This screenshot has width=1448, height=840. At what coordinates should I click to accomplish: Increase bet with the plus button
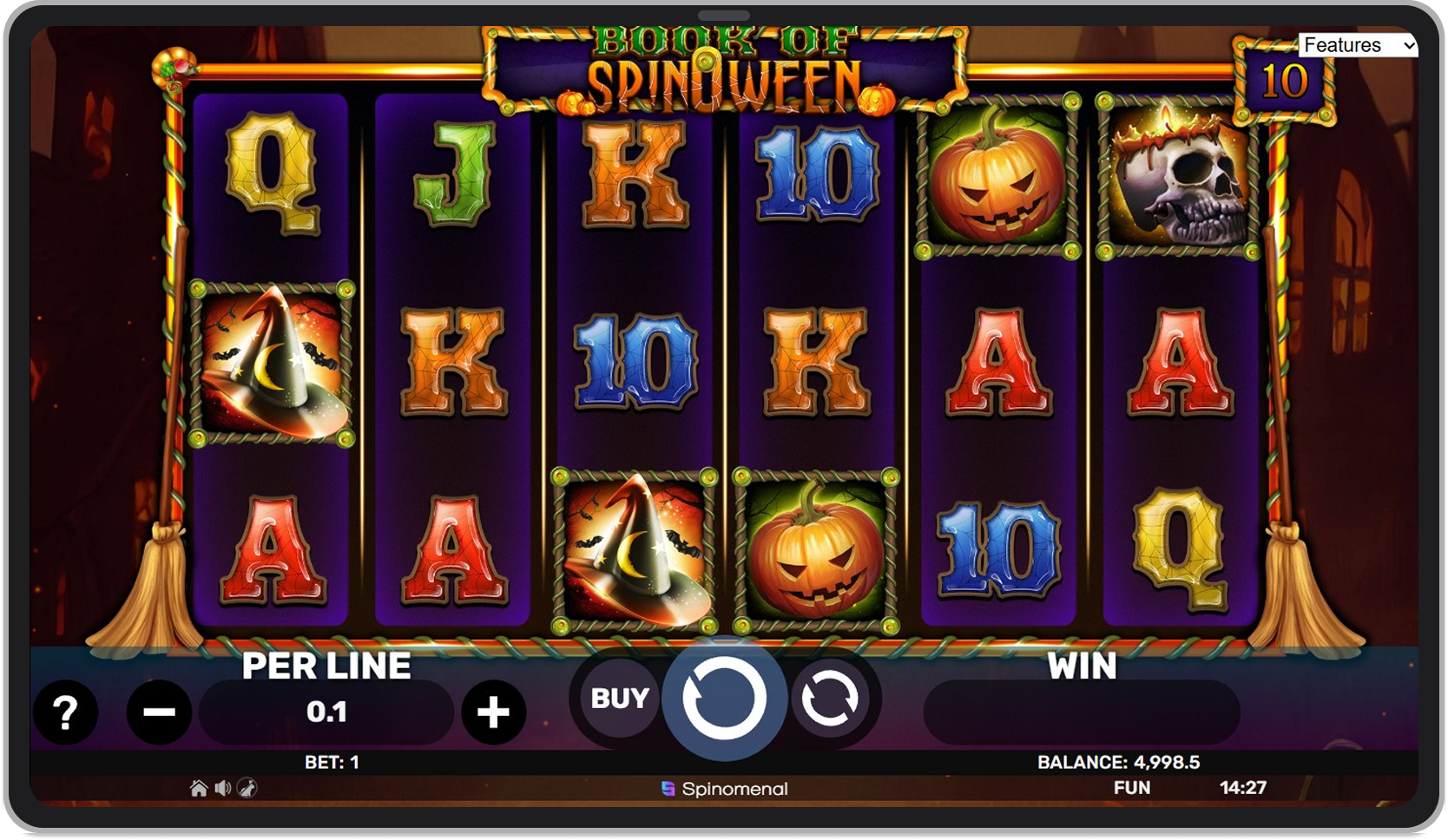pos(493,712)
